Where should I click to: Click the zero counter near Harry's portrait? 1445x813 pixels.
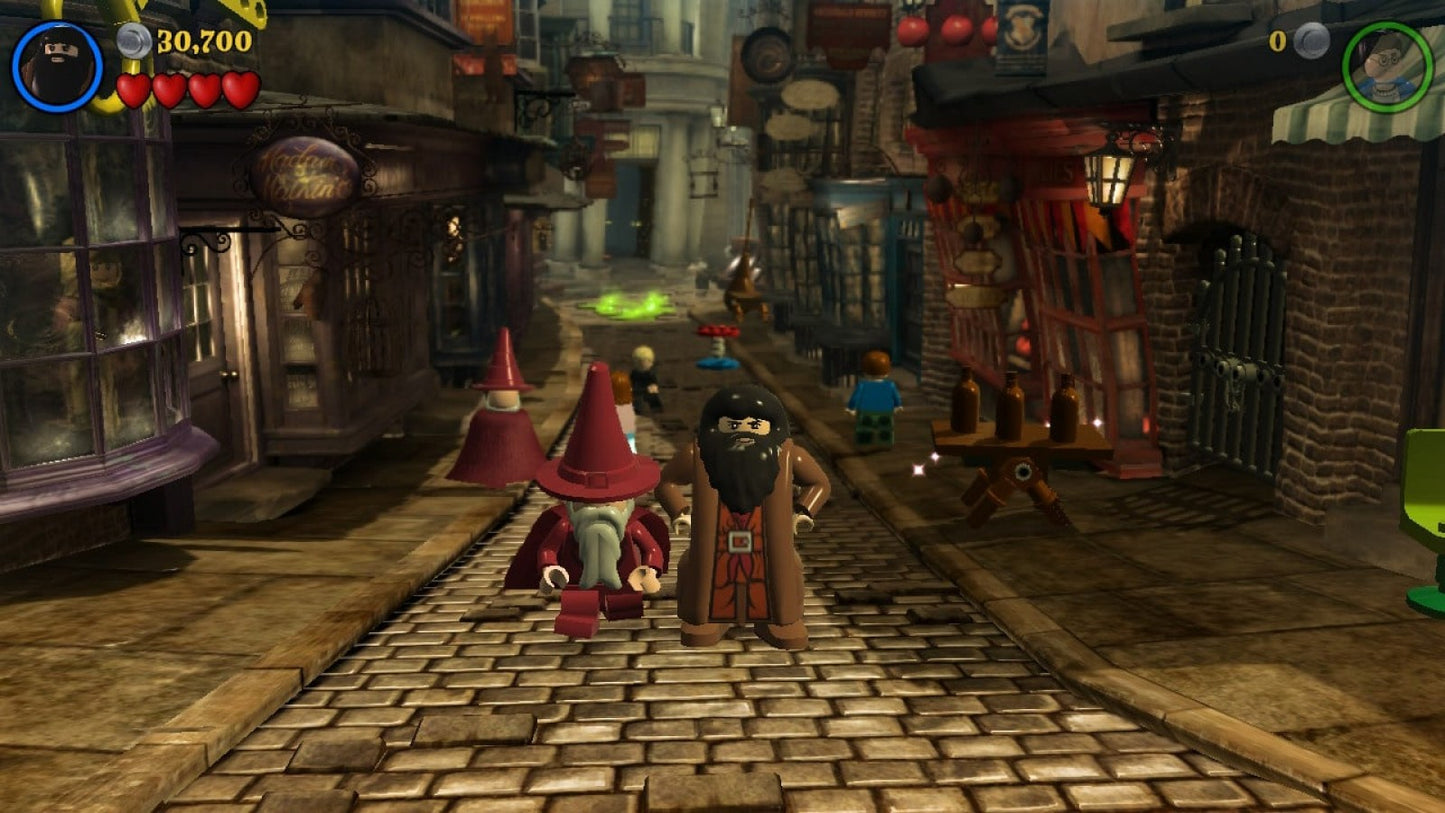click(1277, 43)
